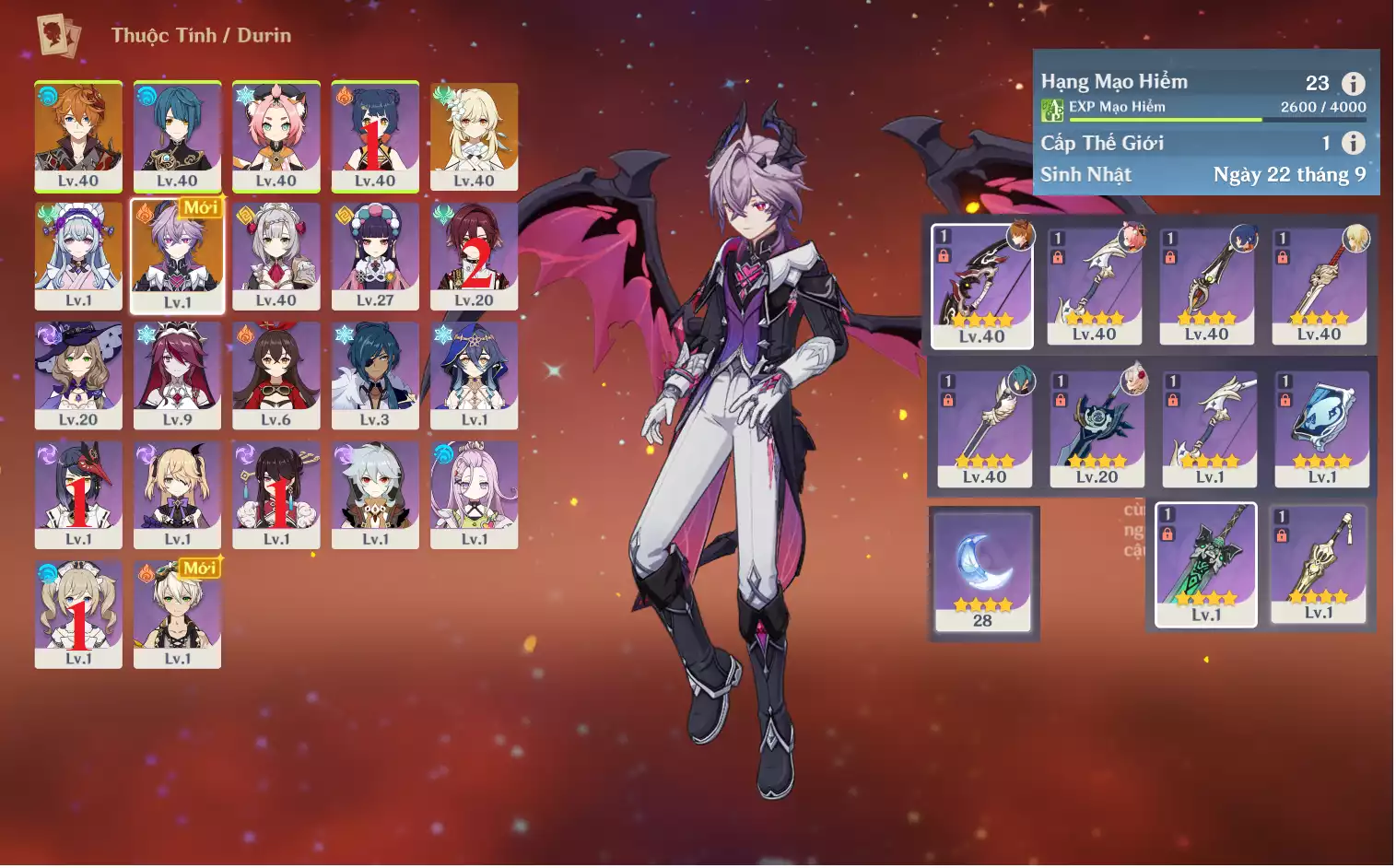
Task: Select Tartaglia's orange-haired Lv.40 card
Action: click(x=78, y=135)
